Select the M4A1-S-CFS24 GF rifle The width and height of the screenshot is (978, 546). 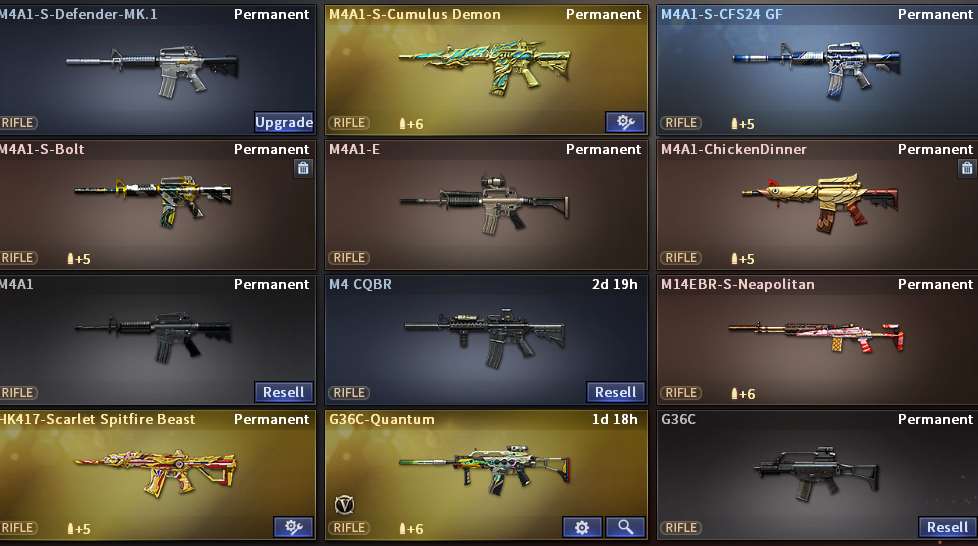[816, 65]
